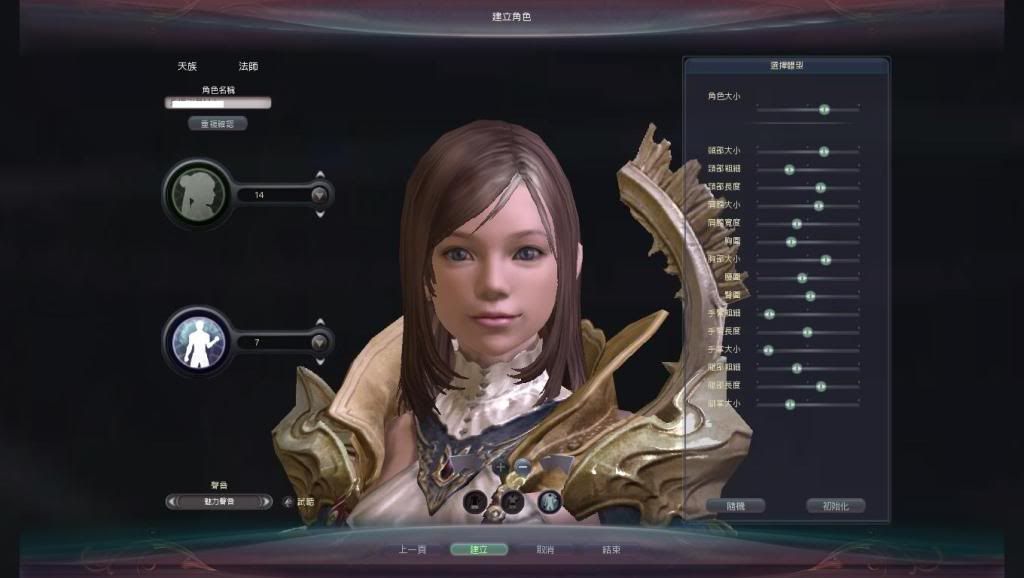Zoom in the character view with plus

[x=500, y=467]
